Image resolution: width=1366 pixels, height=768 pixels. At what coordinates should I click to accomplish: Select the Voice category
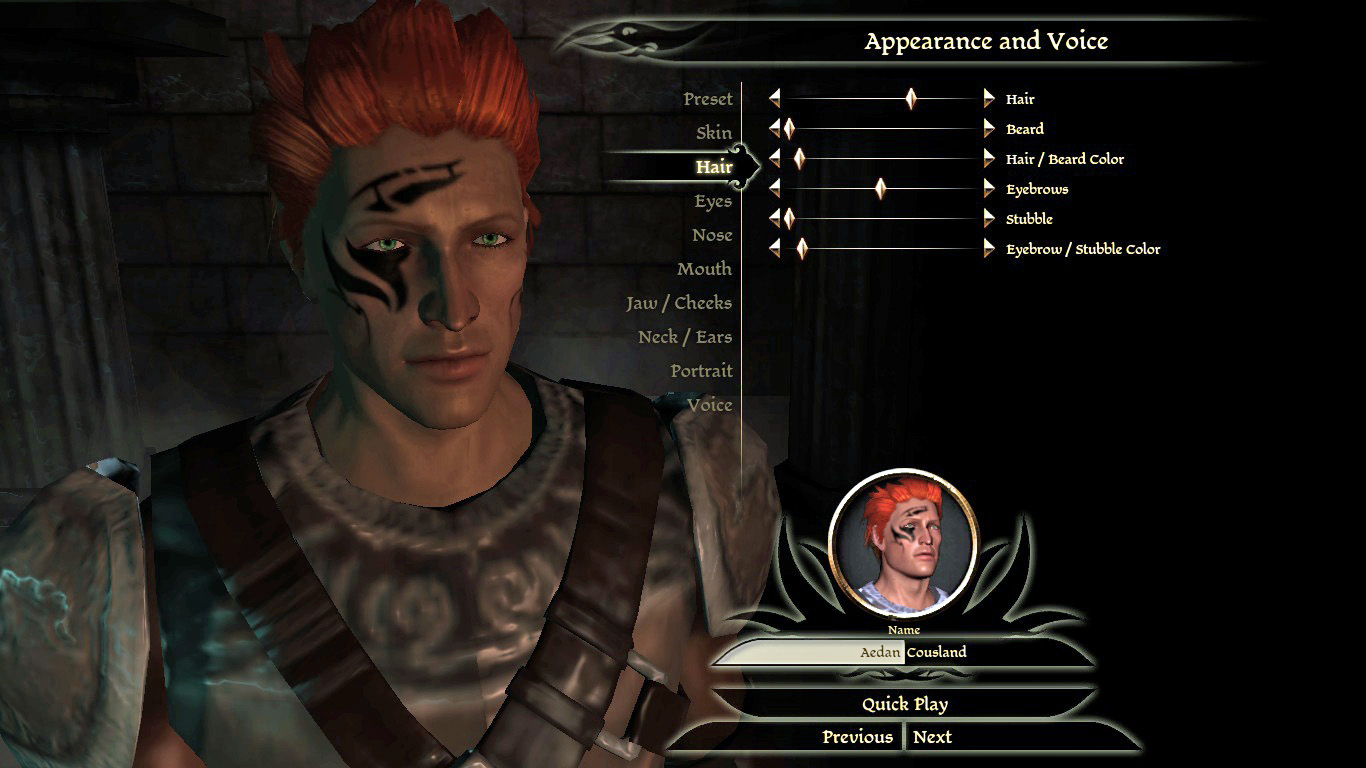[709, 405]
